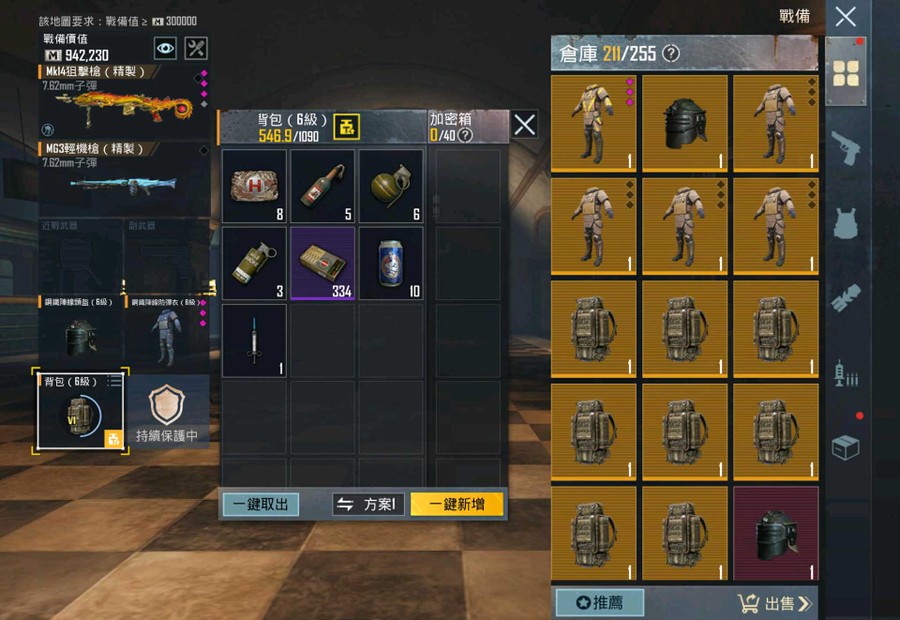
Task: Close the backpack panel
Action: click(x=524, y=124)
